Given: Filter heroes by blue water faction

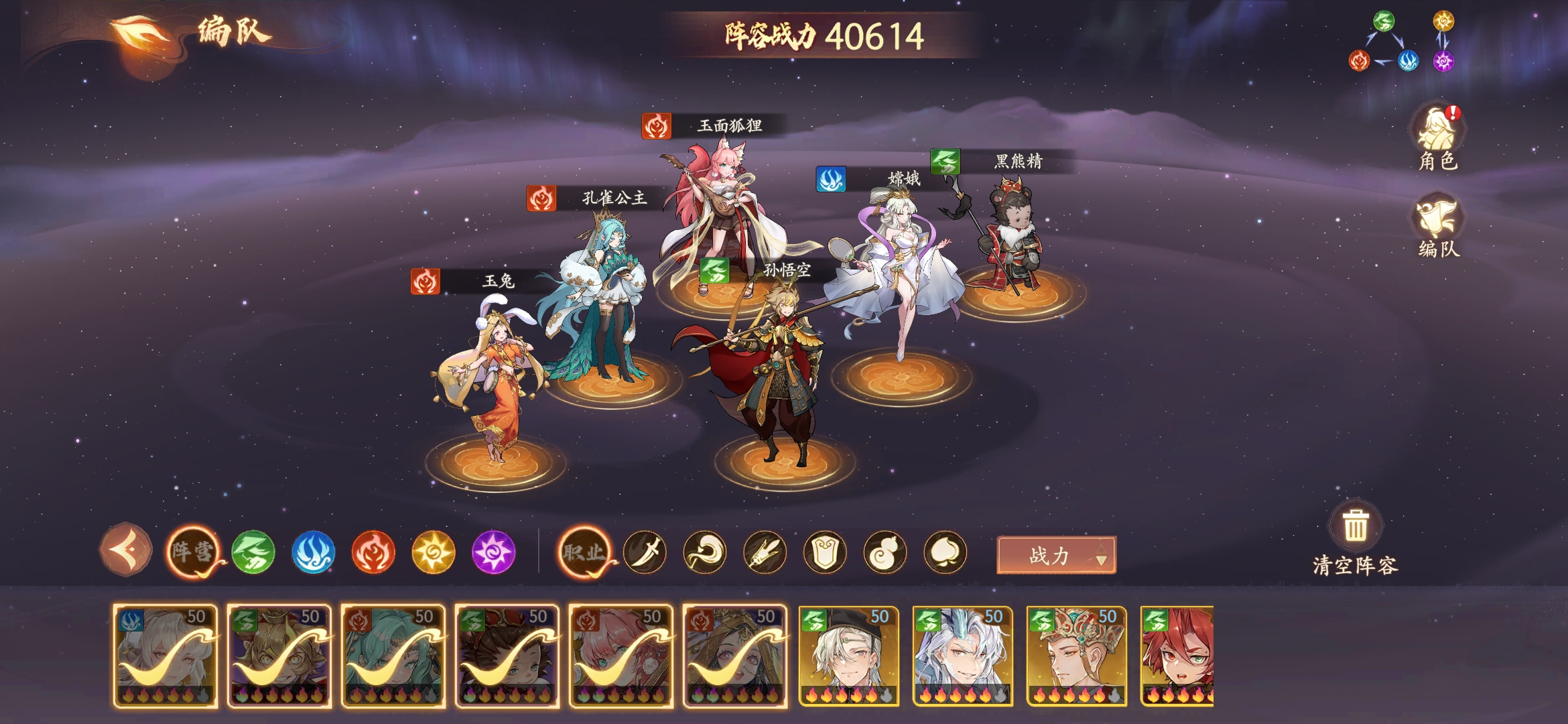Looking at the screenshot, I should (313, 552).
